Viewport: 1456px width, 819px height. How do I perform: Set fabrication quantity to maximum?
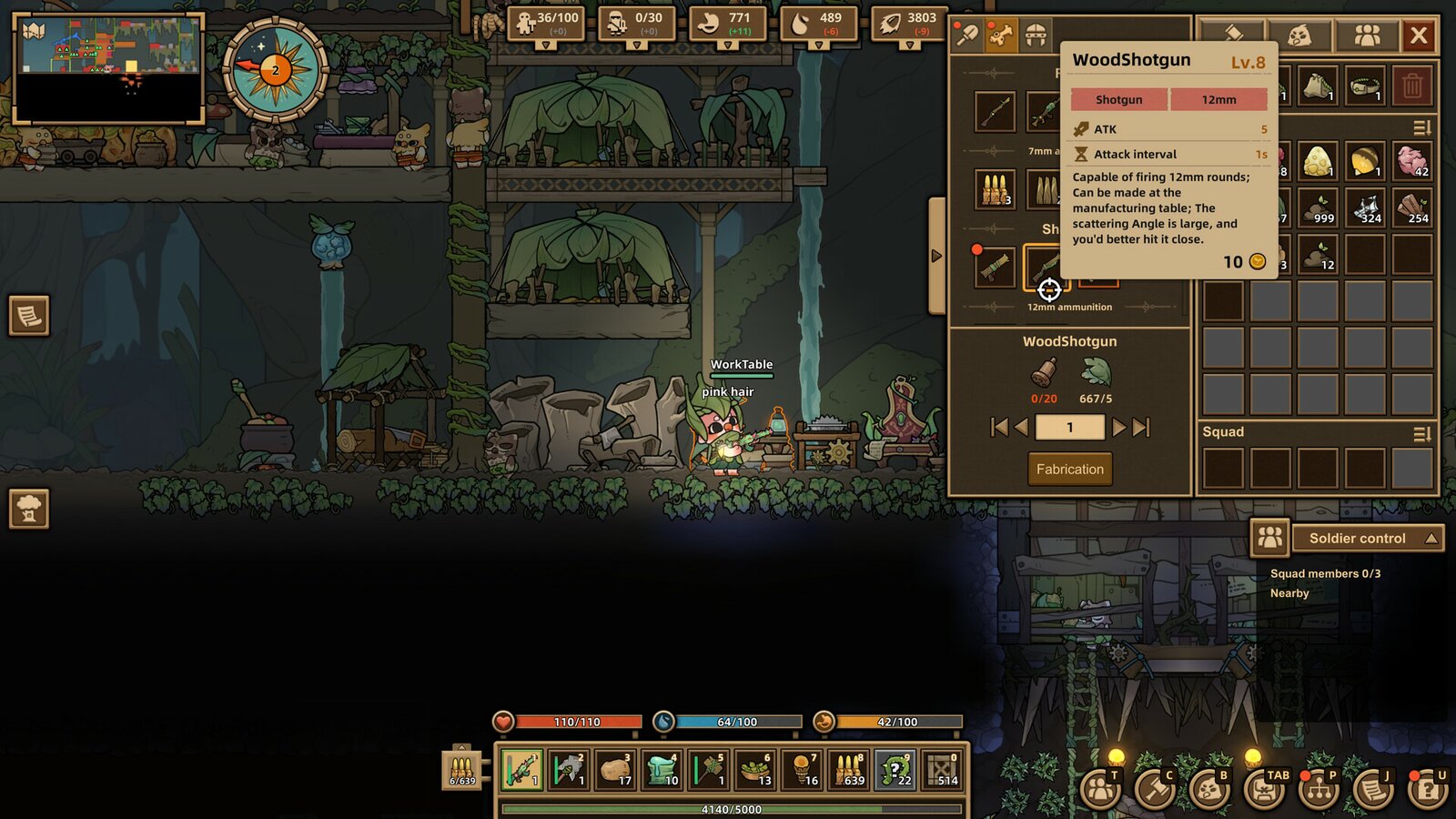coord(1141,427)
